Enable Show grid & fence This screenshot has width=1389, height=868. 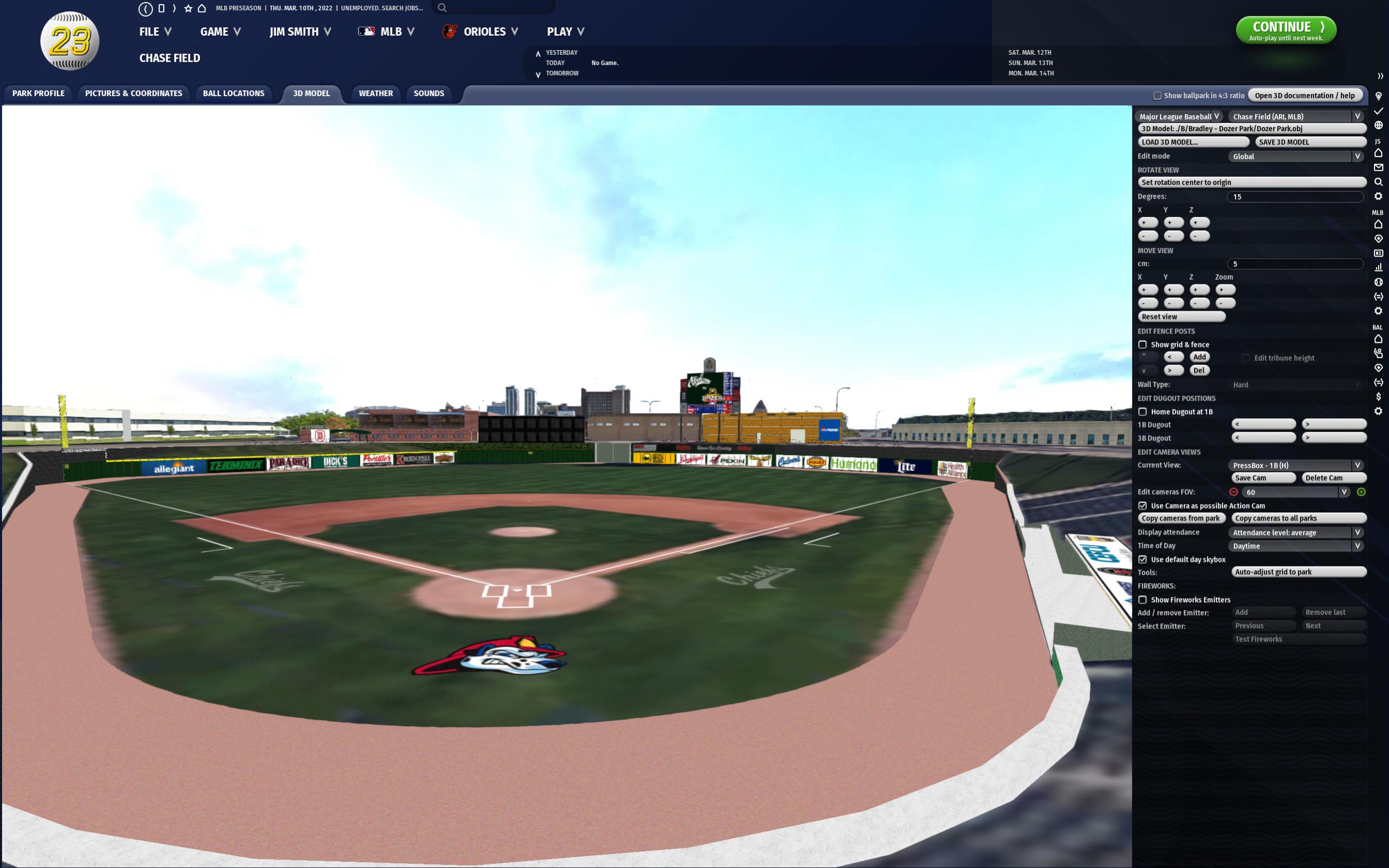(1143, 345)
